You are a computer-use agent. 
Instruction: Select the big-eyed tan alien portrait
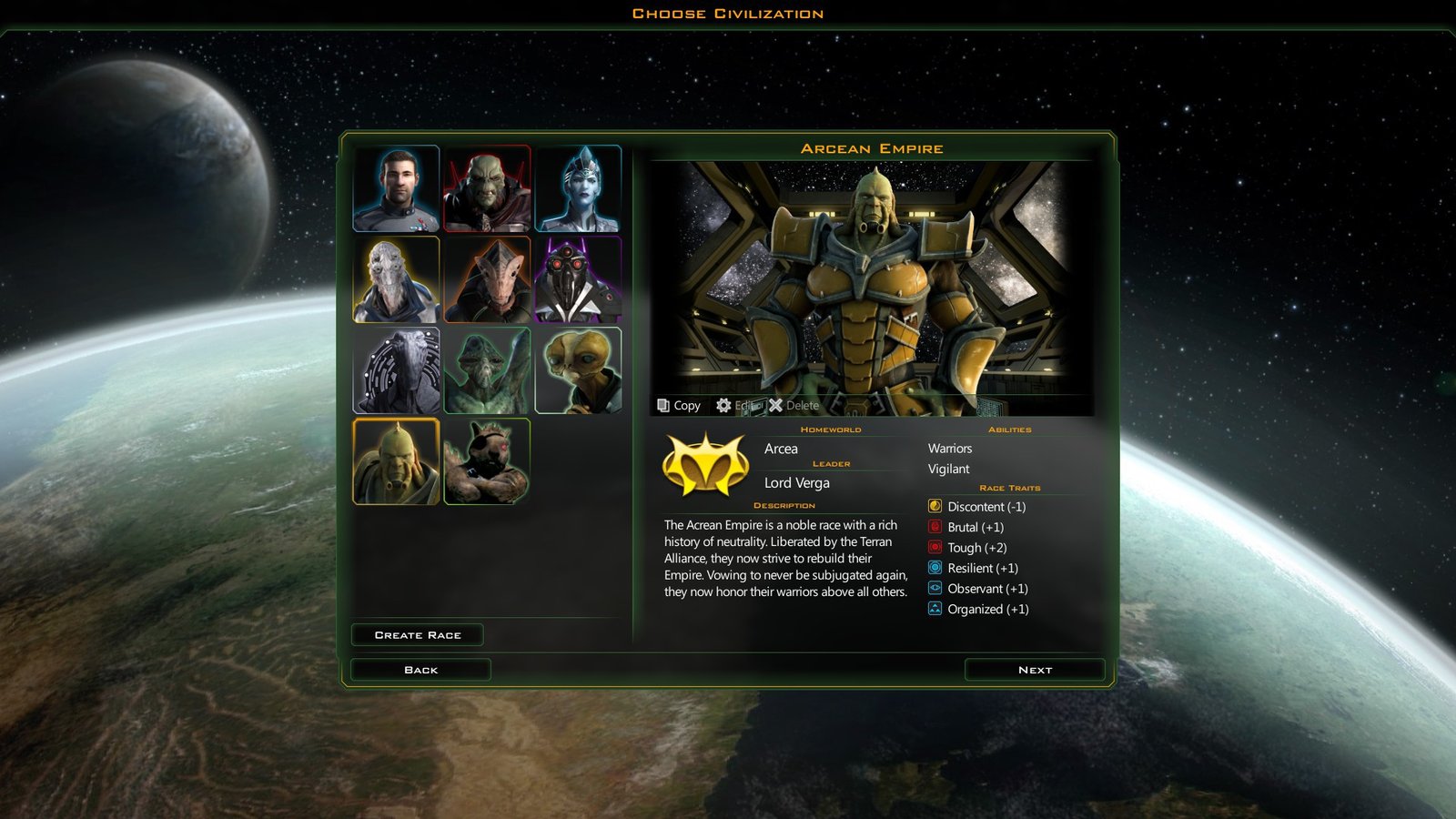click(578, 371)
